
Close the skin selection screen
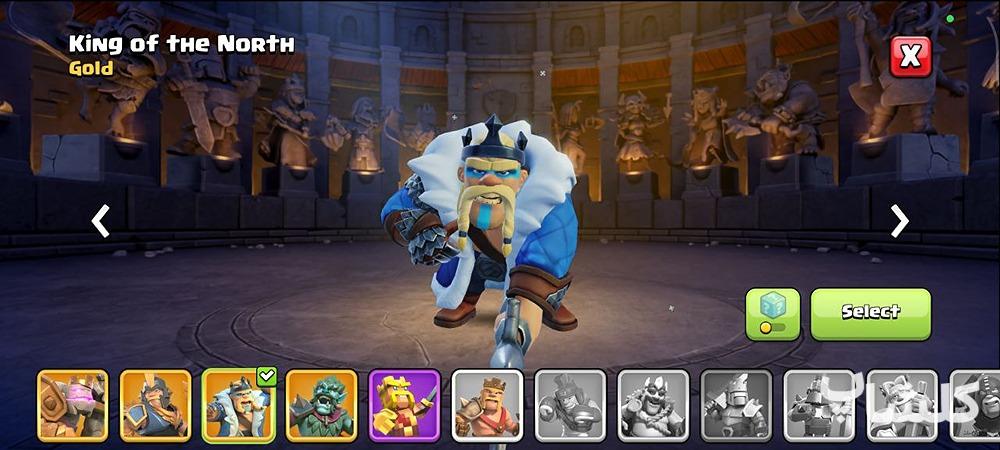(910, 57)
